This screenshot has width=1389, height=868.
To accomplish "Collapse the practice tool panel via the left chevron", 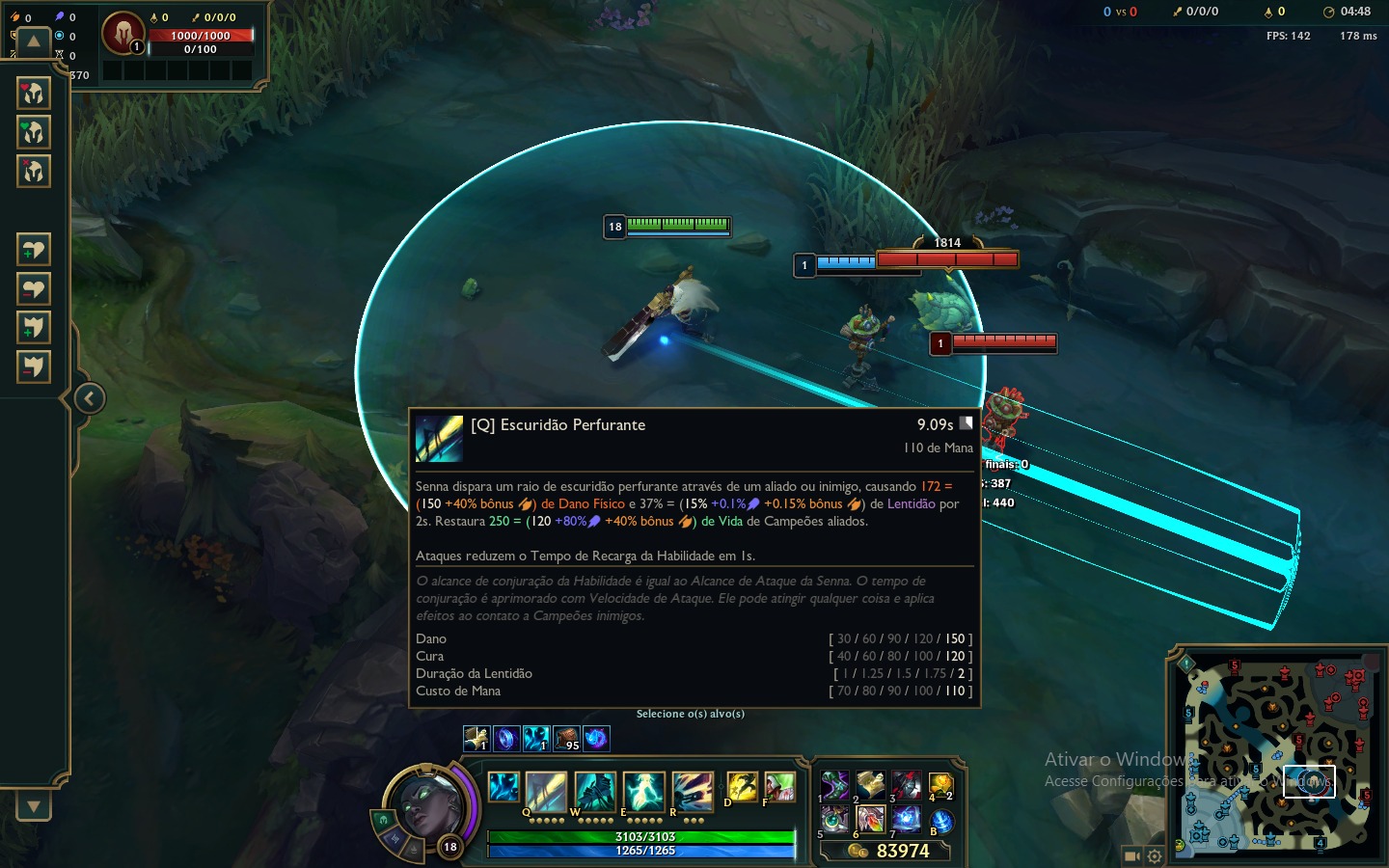I will point(89,398).
